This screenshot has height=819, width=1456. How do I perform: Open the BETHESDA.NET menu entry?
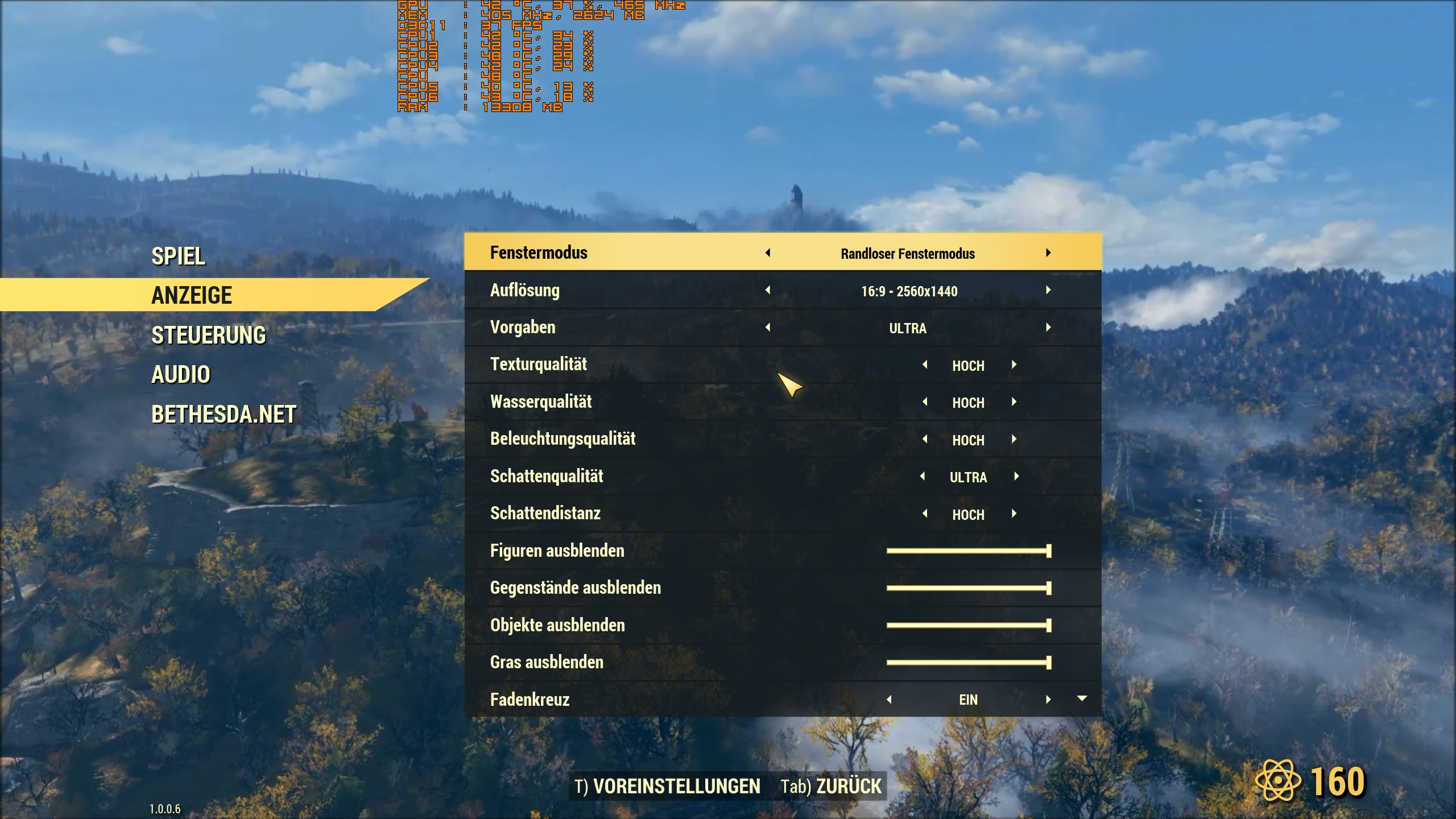point(224,414)
